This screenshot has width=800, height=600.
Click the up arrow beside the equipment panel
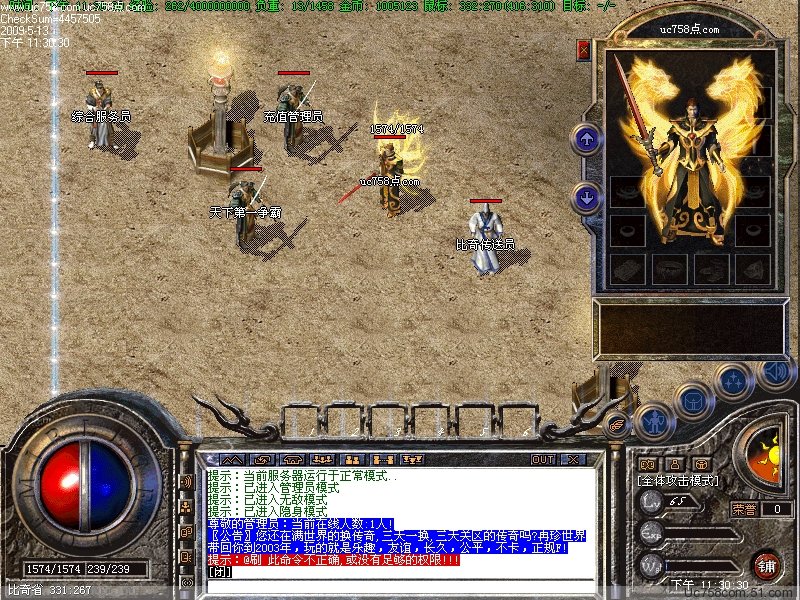click(587, 138)
